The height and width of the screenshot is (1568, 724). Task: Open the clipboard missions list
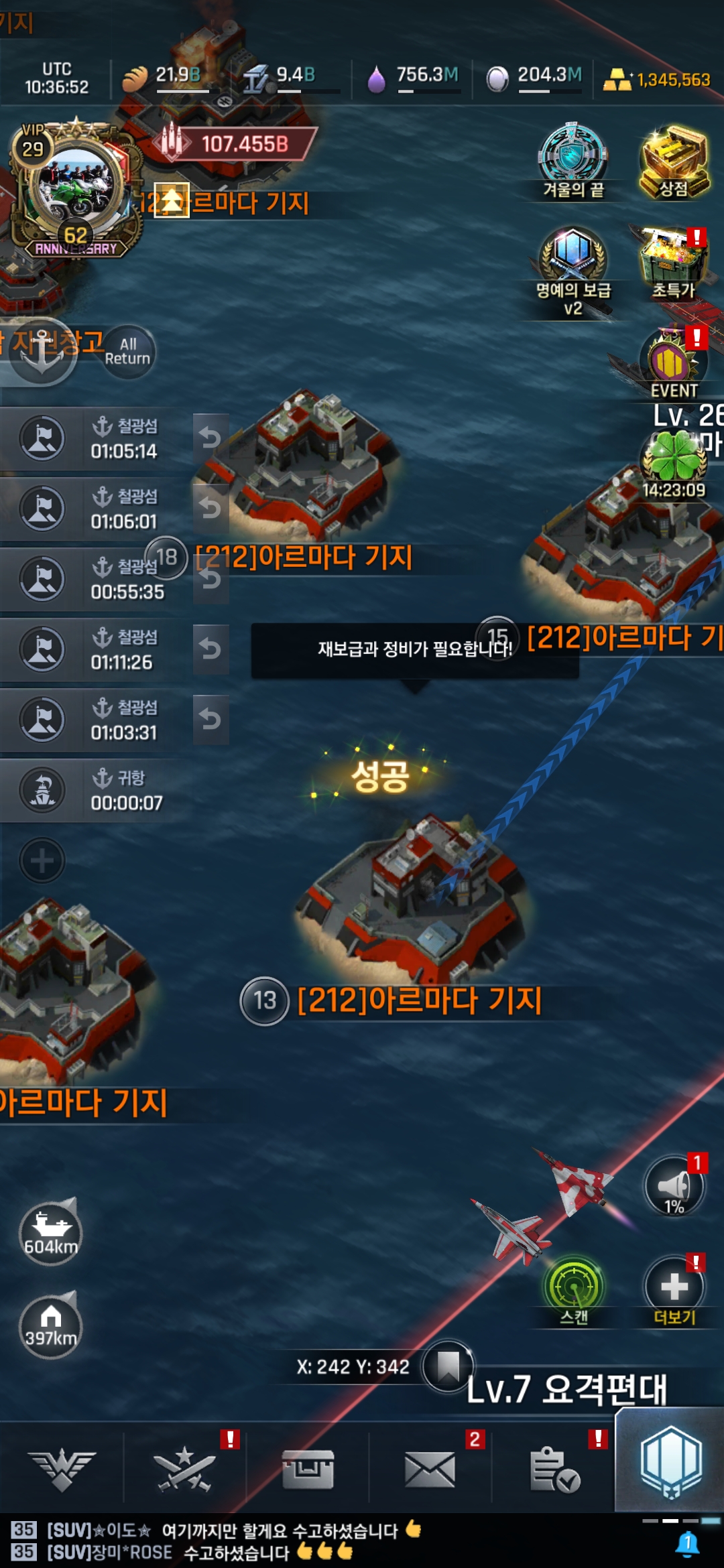554,1469
